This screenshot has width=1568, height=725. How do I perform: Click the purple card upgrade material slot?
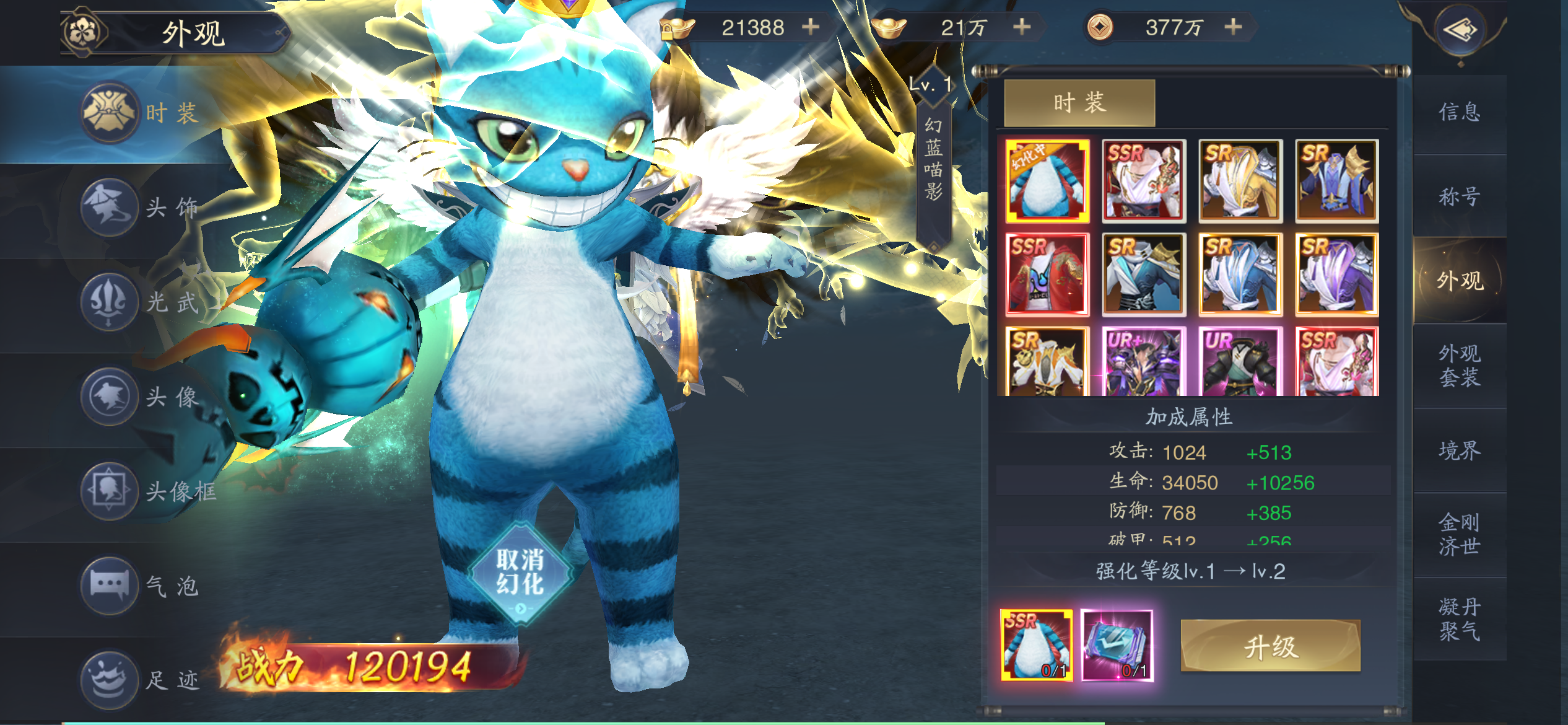1117,645
